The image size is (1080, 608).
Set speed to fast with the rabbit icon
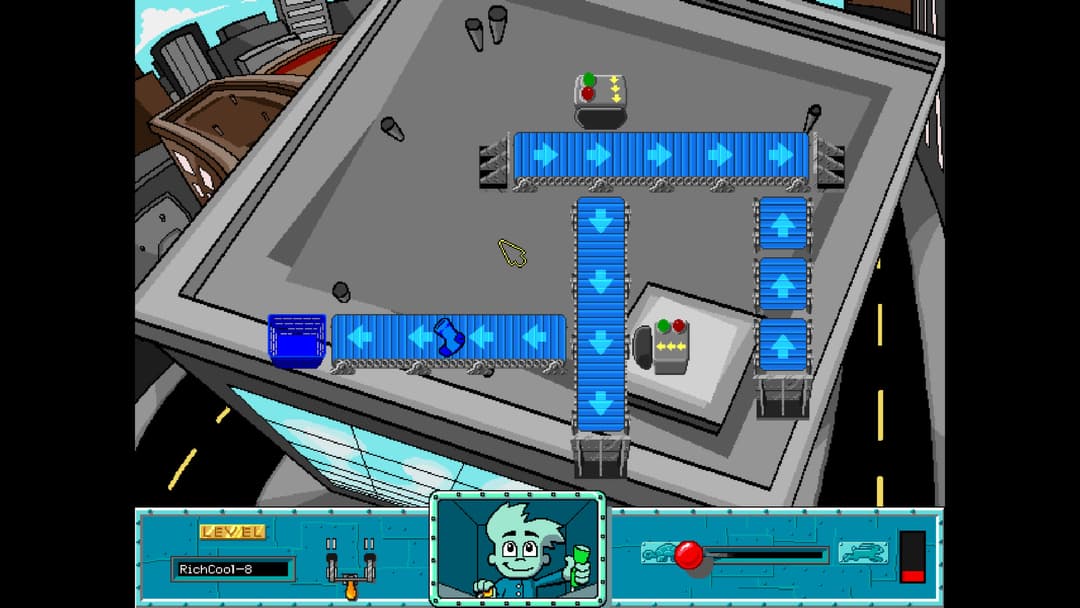tap(862, 552)
